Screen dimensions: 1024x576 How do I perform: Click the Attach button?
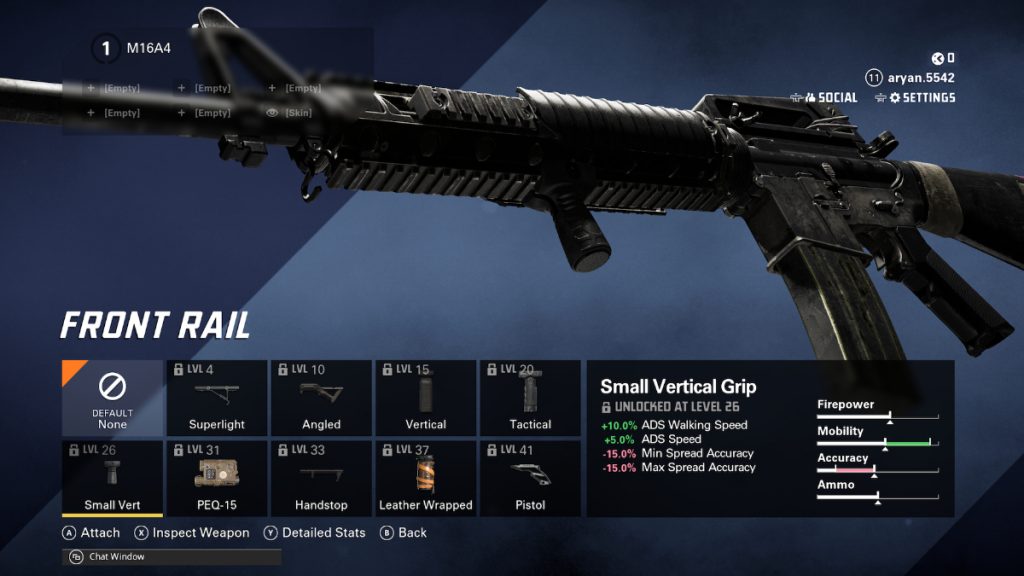pos(91,533)
